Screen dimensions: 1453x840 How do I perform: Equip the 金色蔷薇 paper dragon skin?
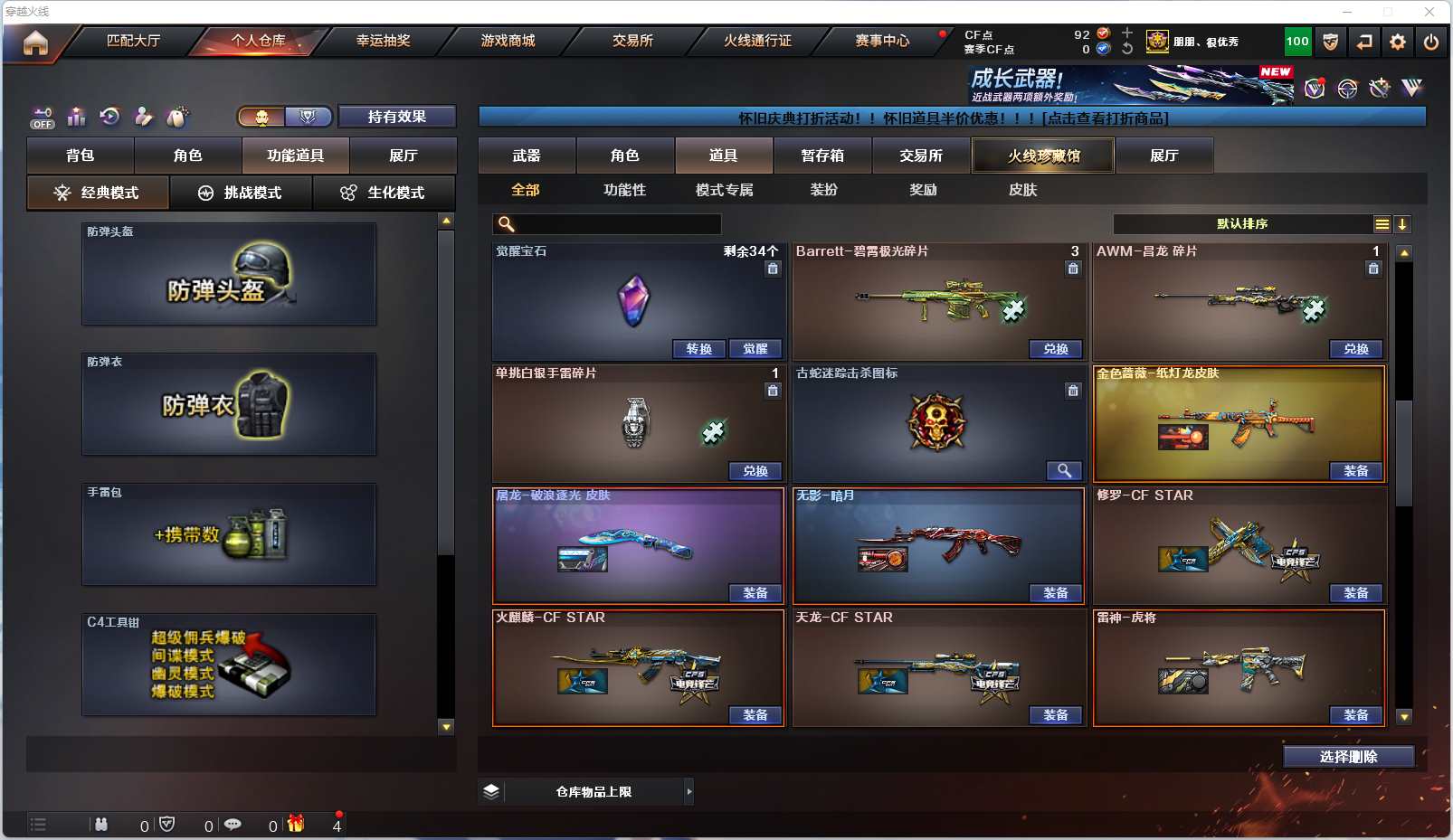(1355, 471)
